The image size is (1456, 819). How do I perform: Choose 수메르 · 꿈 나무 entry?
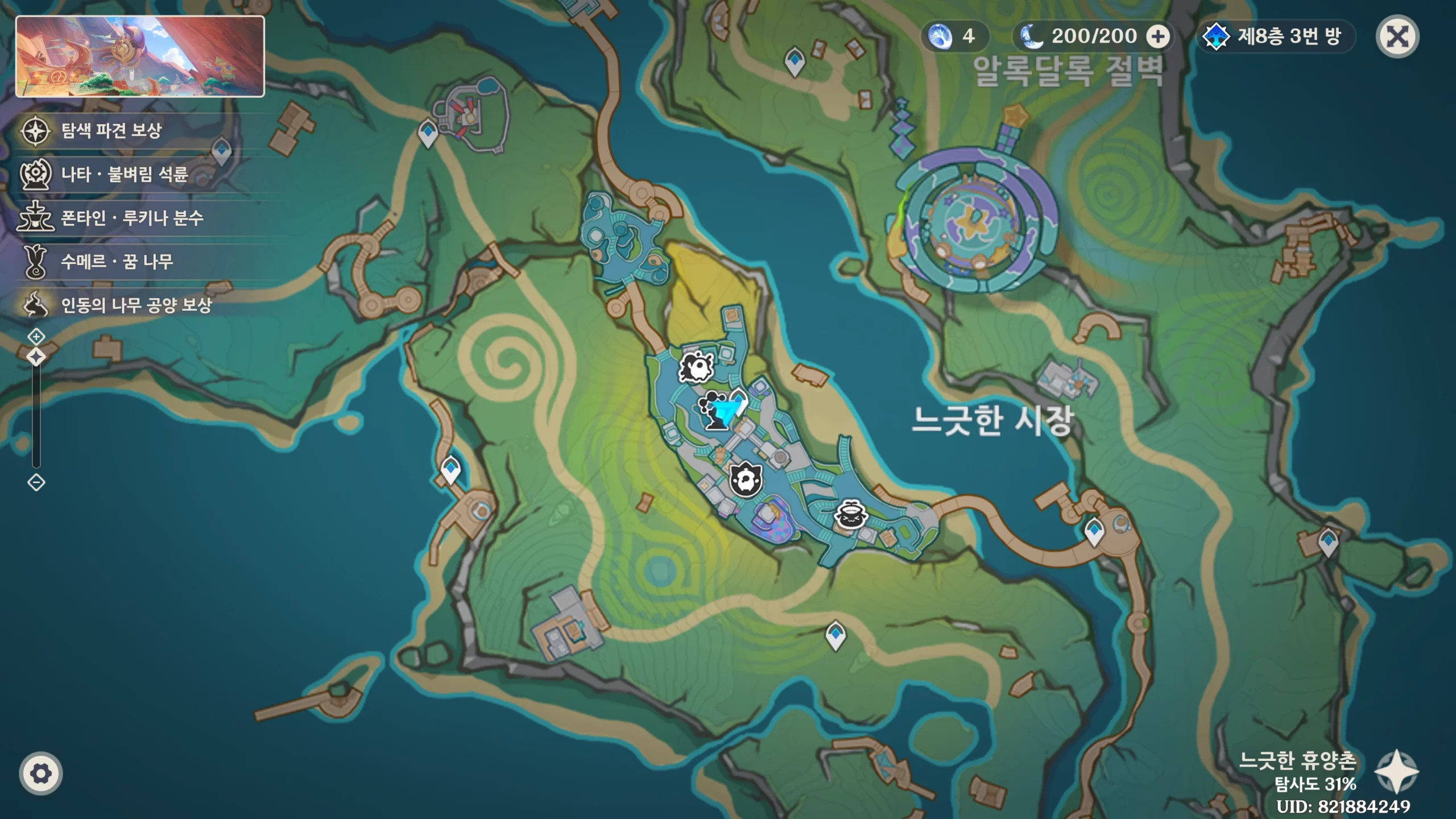[x=117, y=261]
